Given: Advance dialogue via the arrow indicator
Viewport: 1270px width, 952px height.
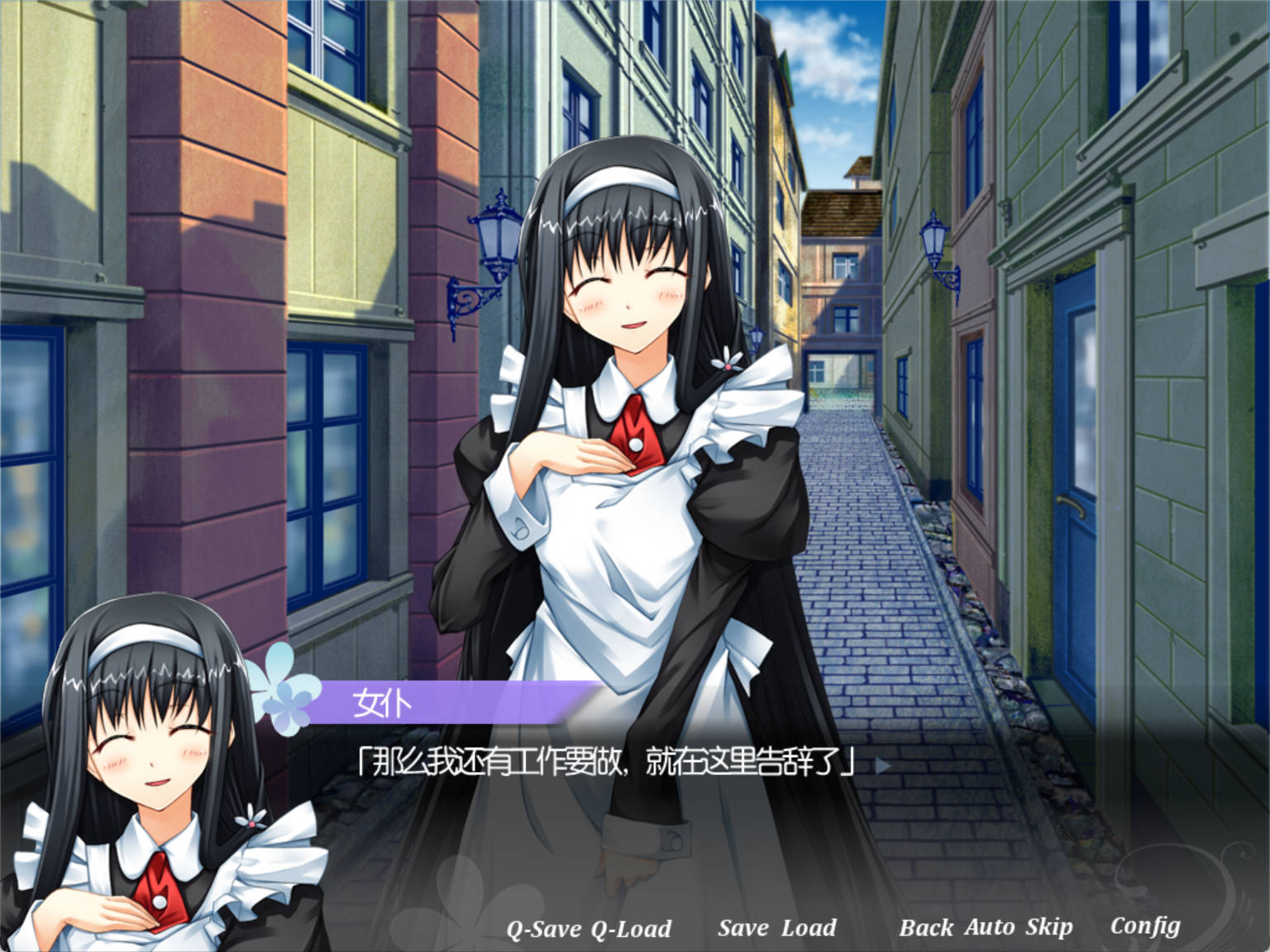Looking at the screenshot, I should [882, 765].
